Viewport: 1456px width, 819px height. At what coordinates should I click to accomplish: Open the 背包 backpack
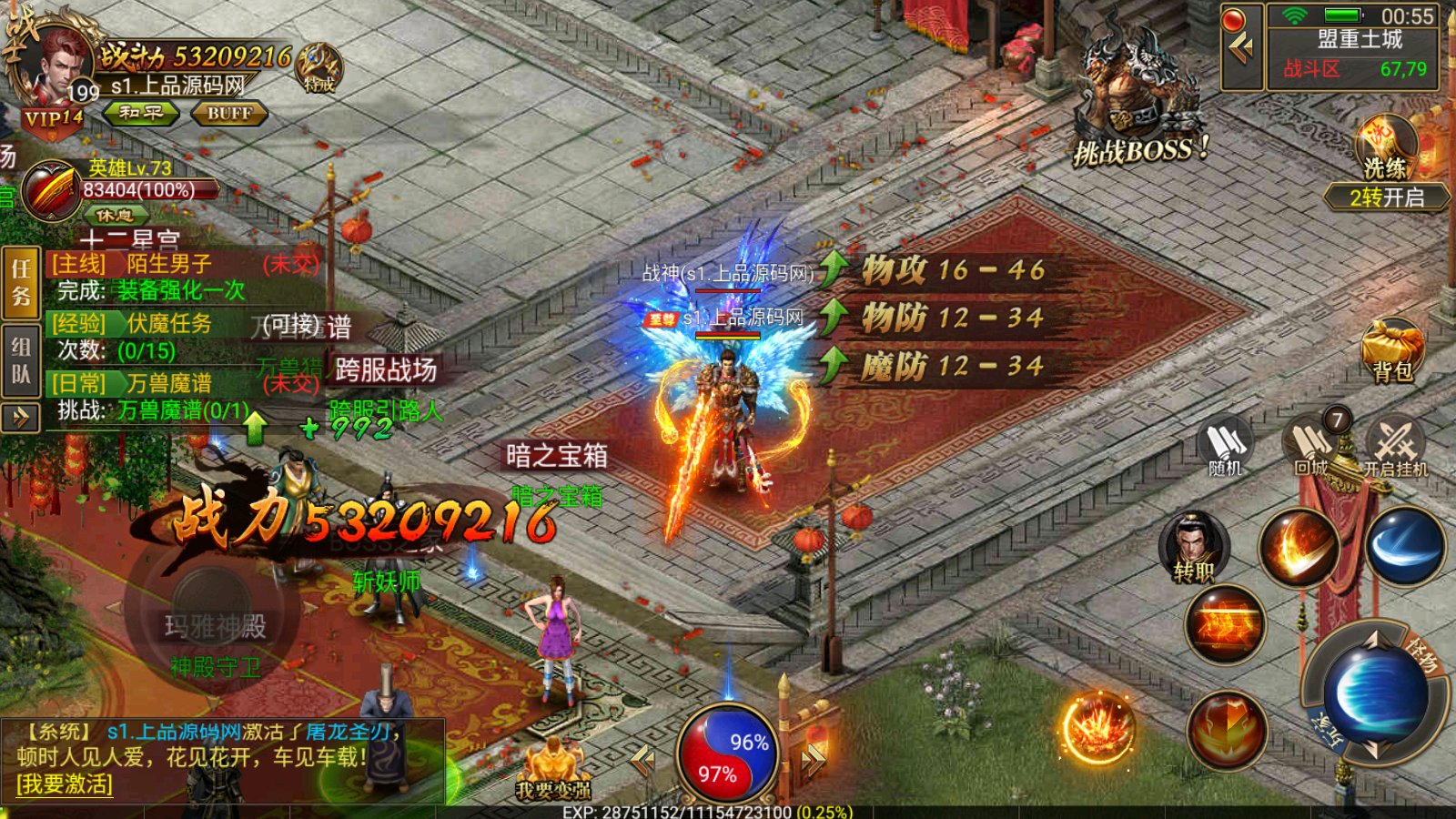click(x=1392, y=350)
